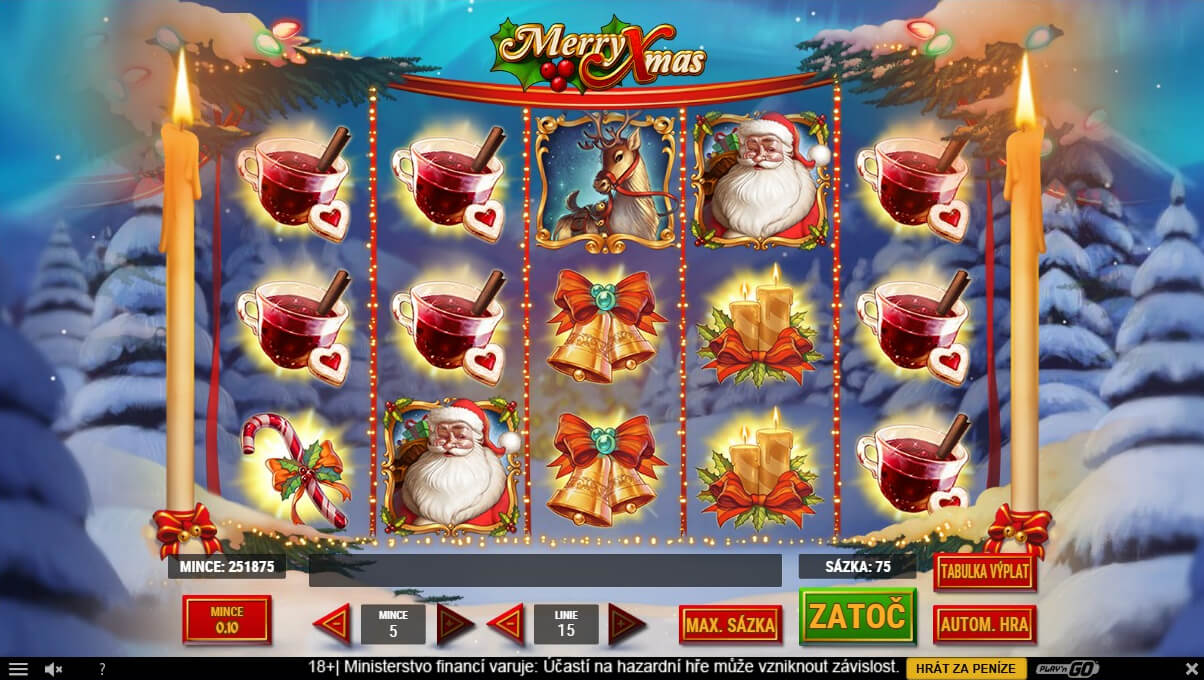This screenshot has width=1204, height=680.
Task: Open help with the question mark
Action: coord(101,669)
